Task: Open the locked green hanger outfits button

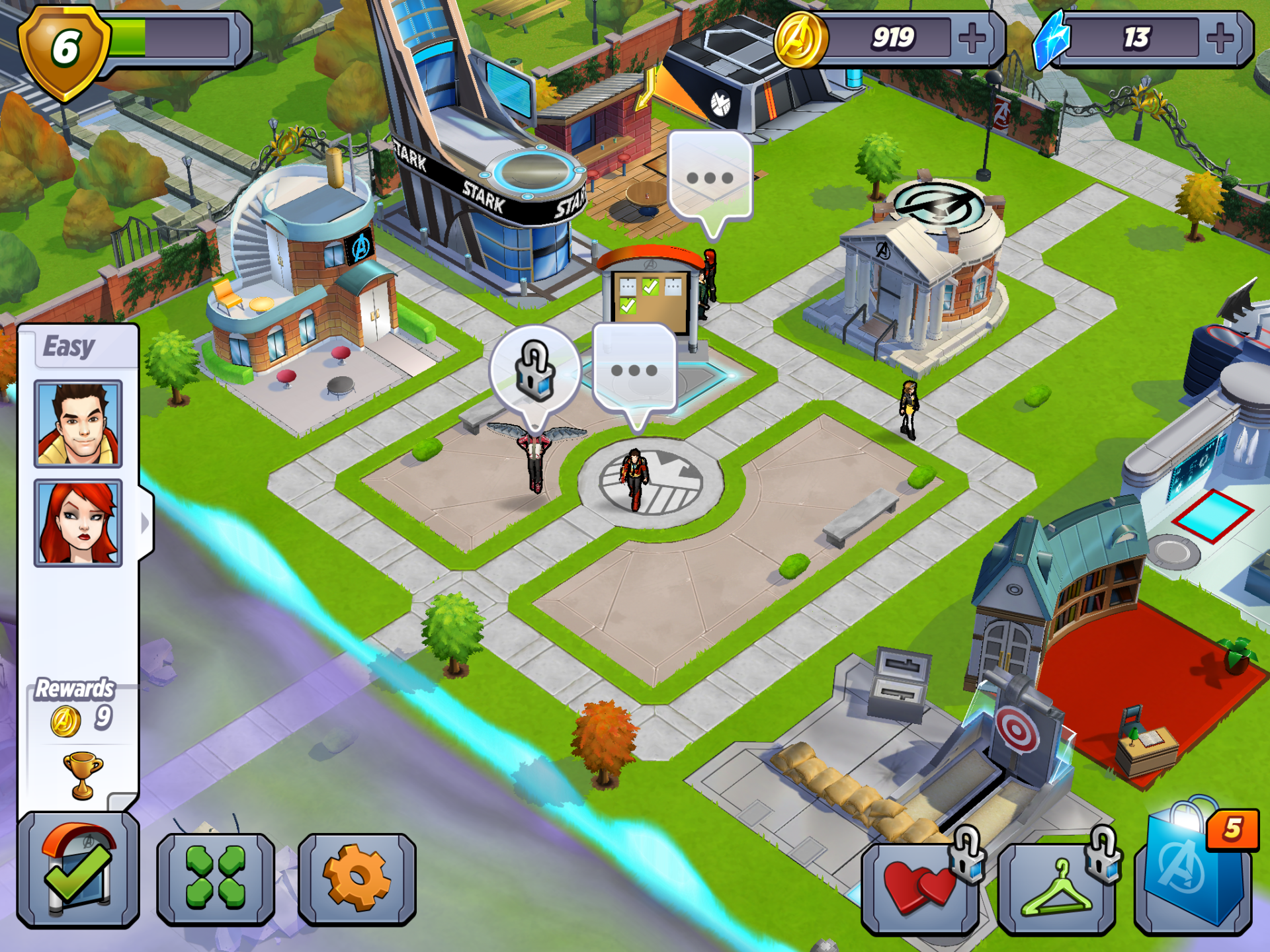Action: point(1056,887)
